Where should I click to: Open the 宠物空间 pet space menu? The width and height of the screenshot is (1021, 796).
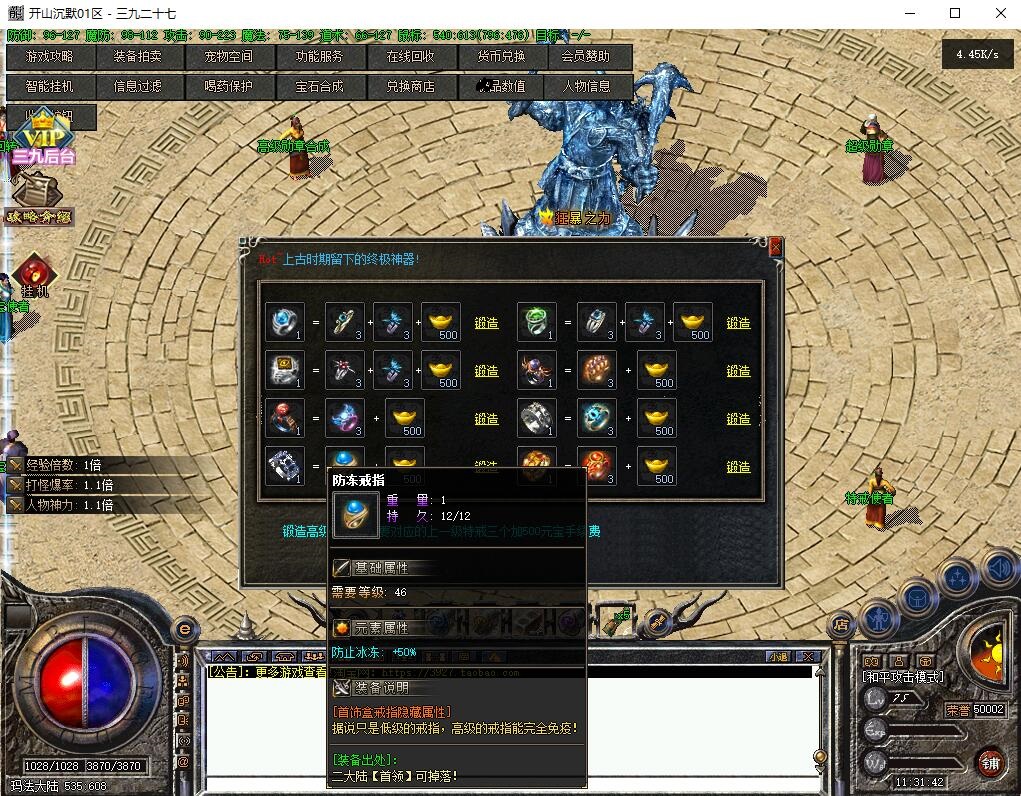(228, 57)
